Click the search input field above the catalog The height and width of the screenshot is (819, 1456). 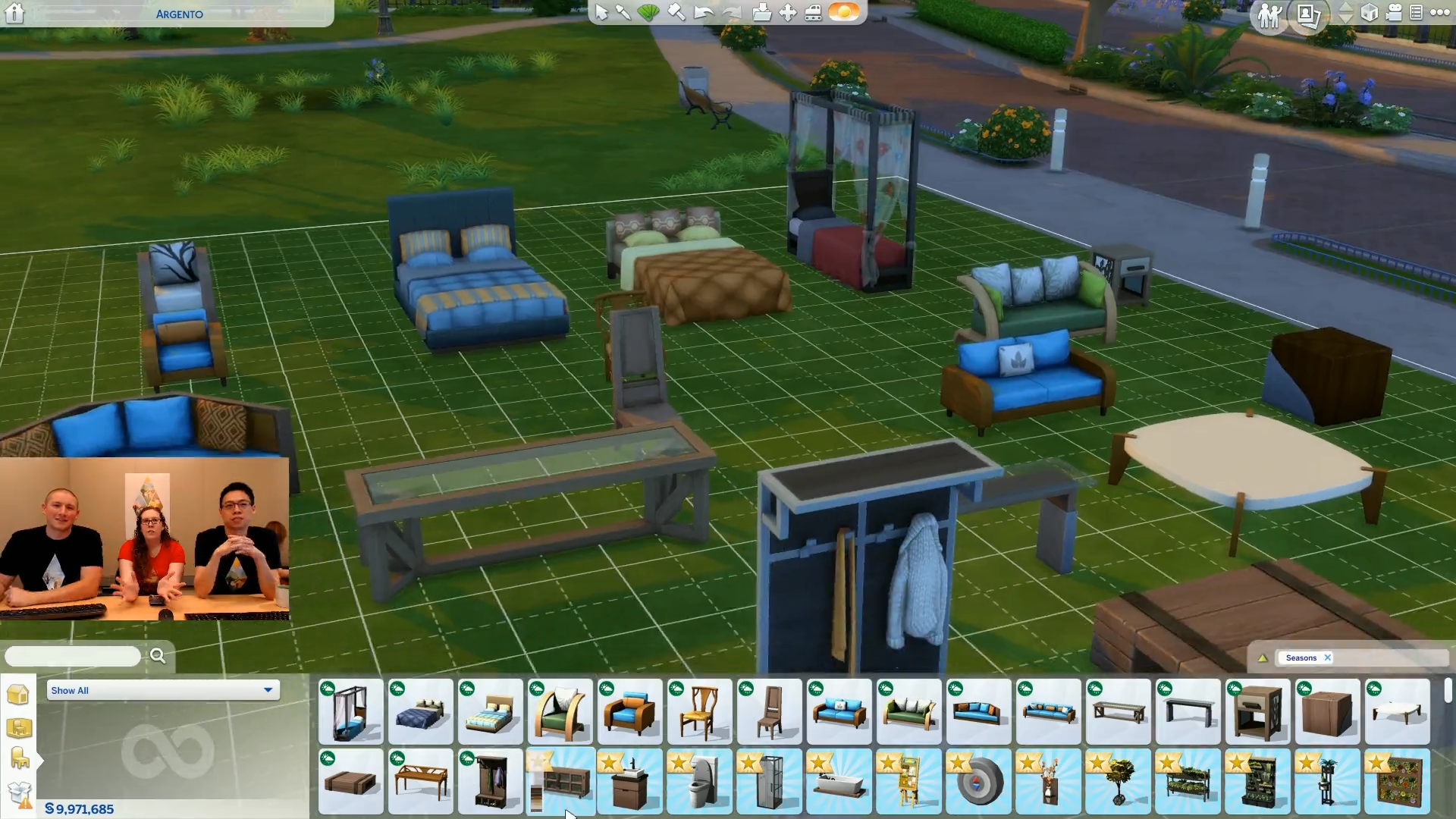pyautogui.click(x=72, y=655)
